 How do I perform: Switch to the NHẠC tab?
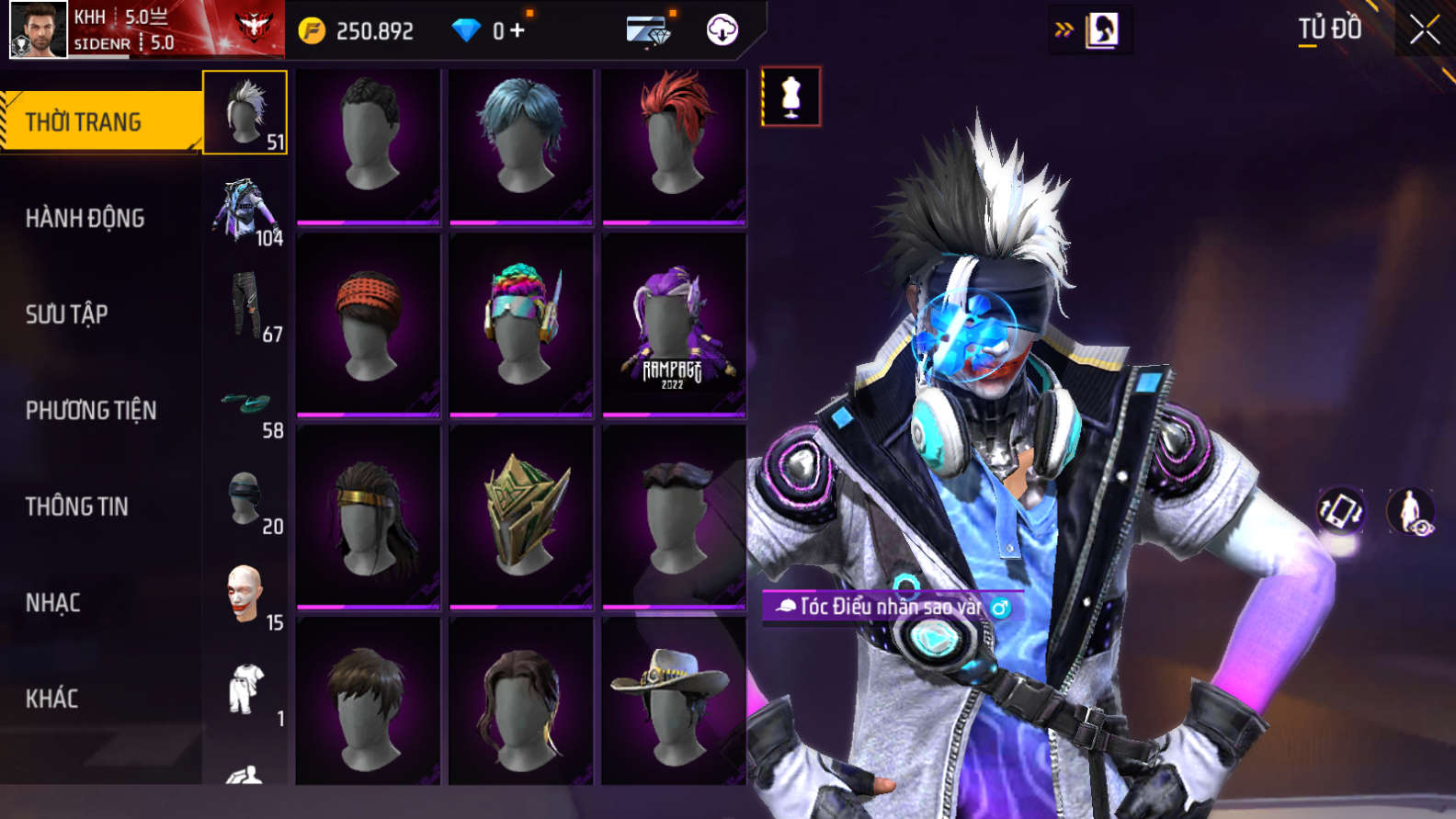point(53,603)
